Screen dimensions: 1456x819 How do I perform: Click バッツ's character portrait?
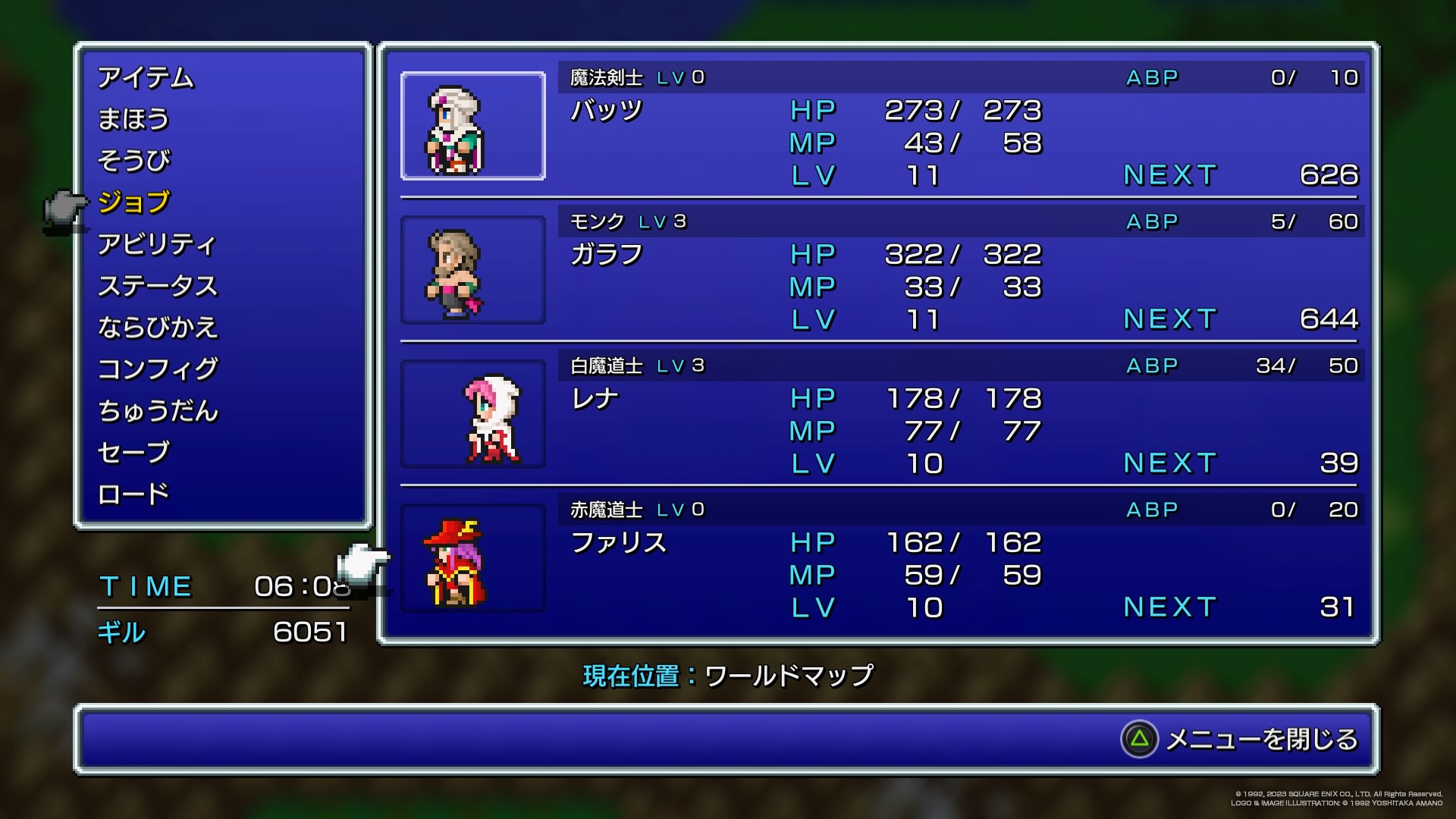[x=472, y=126]
